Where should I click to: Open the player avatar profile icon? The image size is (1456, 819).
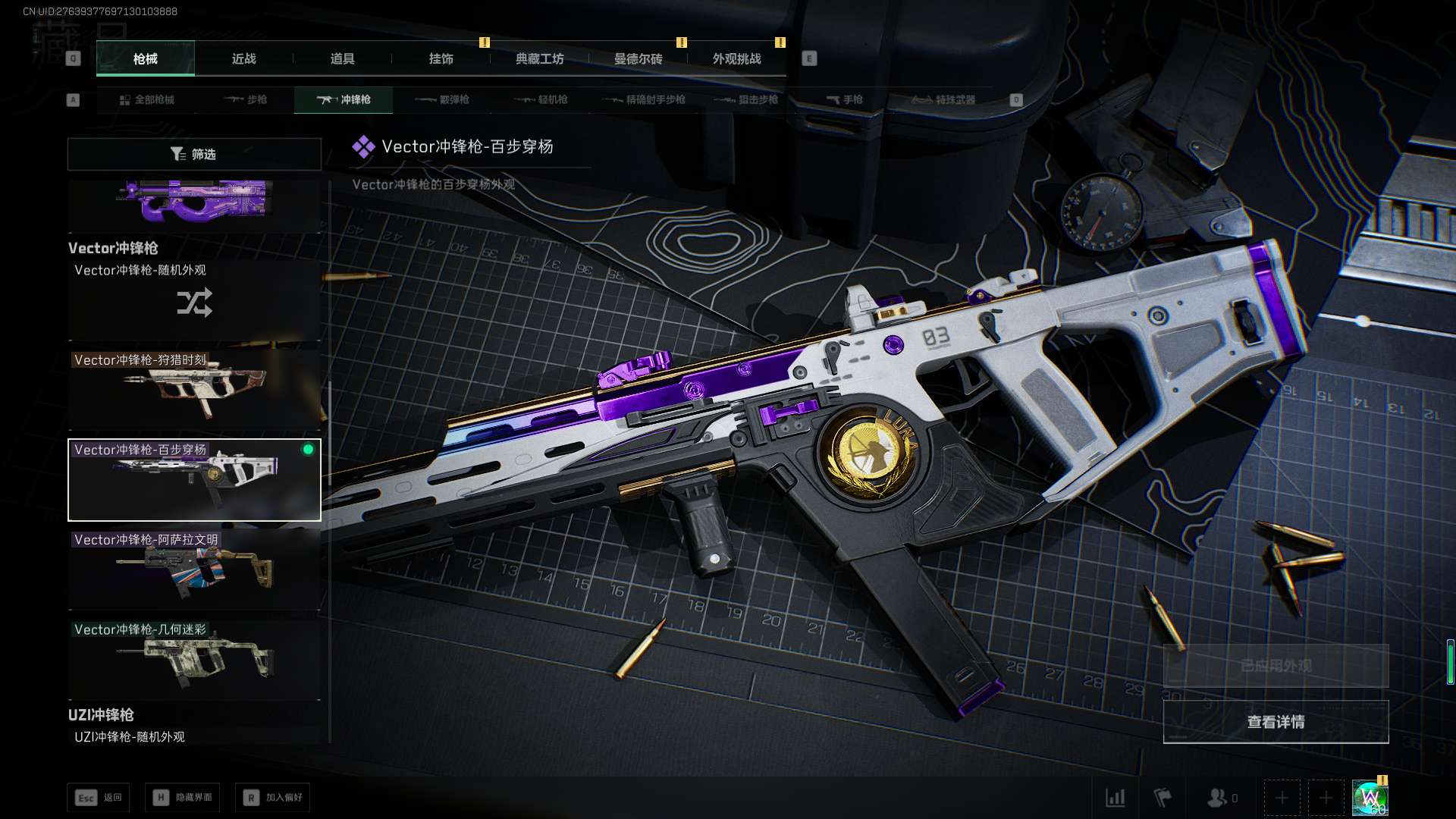coord(1370,798)
